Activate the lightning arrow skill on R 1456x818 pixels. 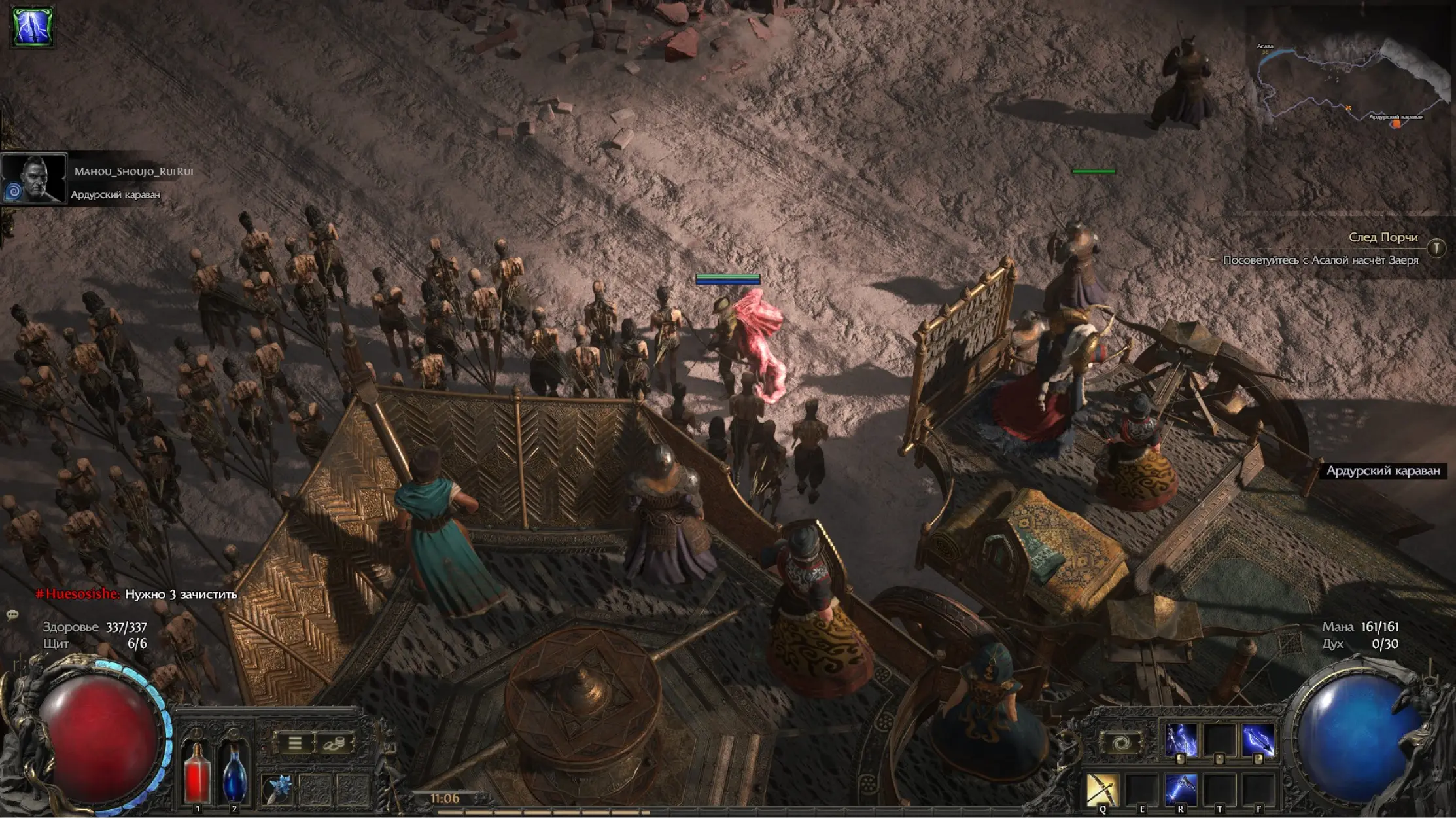[x=1181, y=789]
